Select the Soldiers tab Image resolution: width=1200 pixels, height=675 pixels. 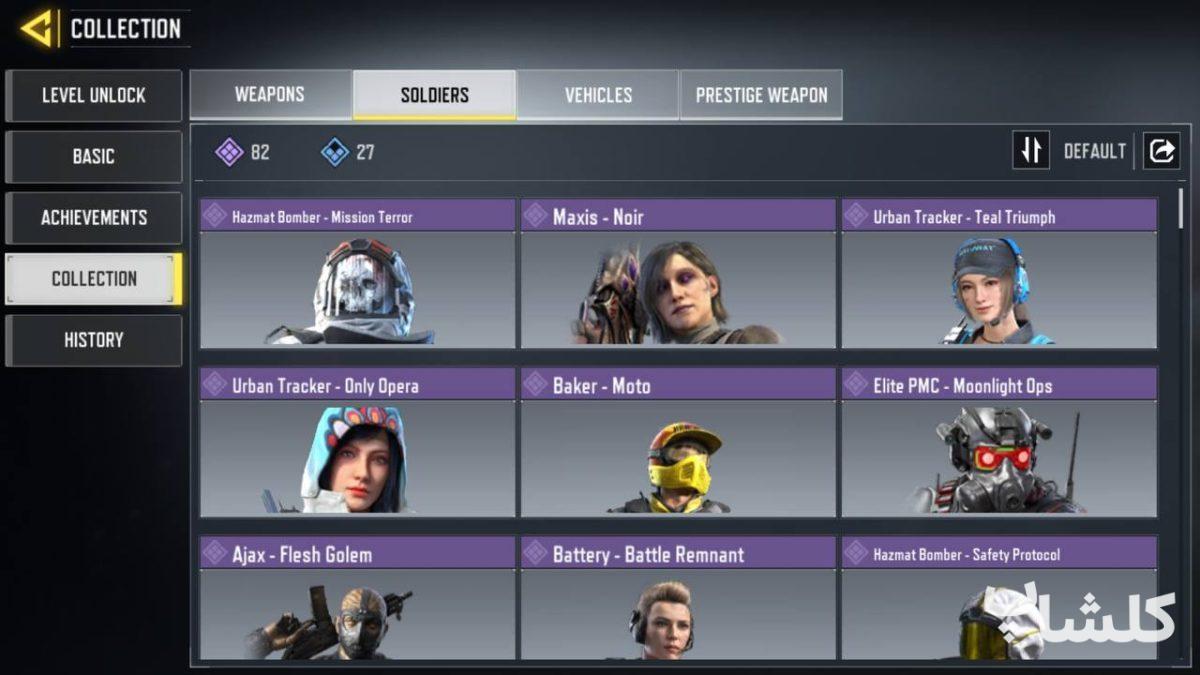(x=434, y=95)
